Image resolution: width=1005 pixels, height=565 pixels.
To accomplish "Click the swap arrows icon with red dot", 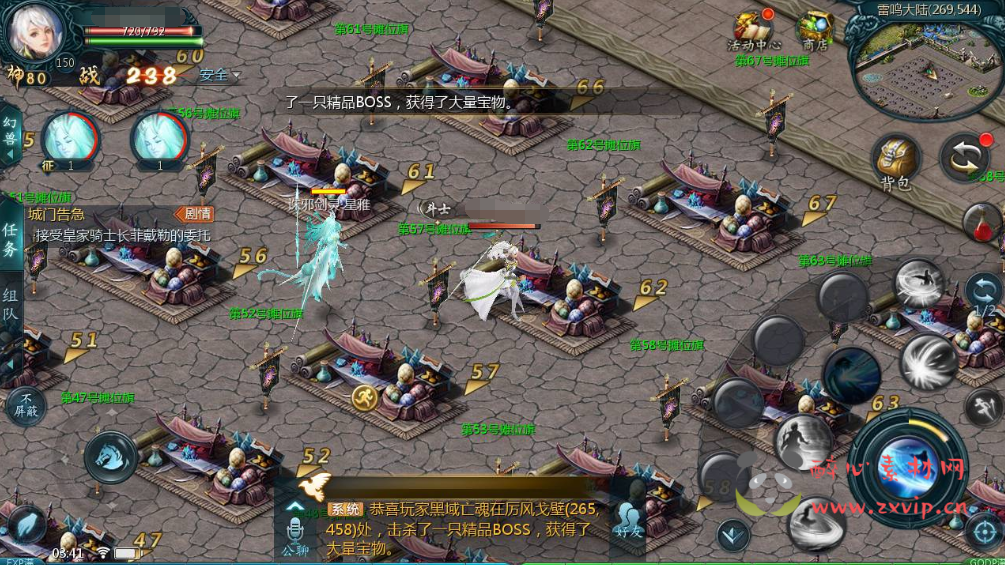I will pyautogui.click(x=965, y=157).
